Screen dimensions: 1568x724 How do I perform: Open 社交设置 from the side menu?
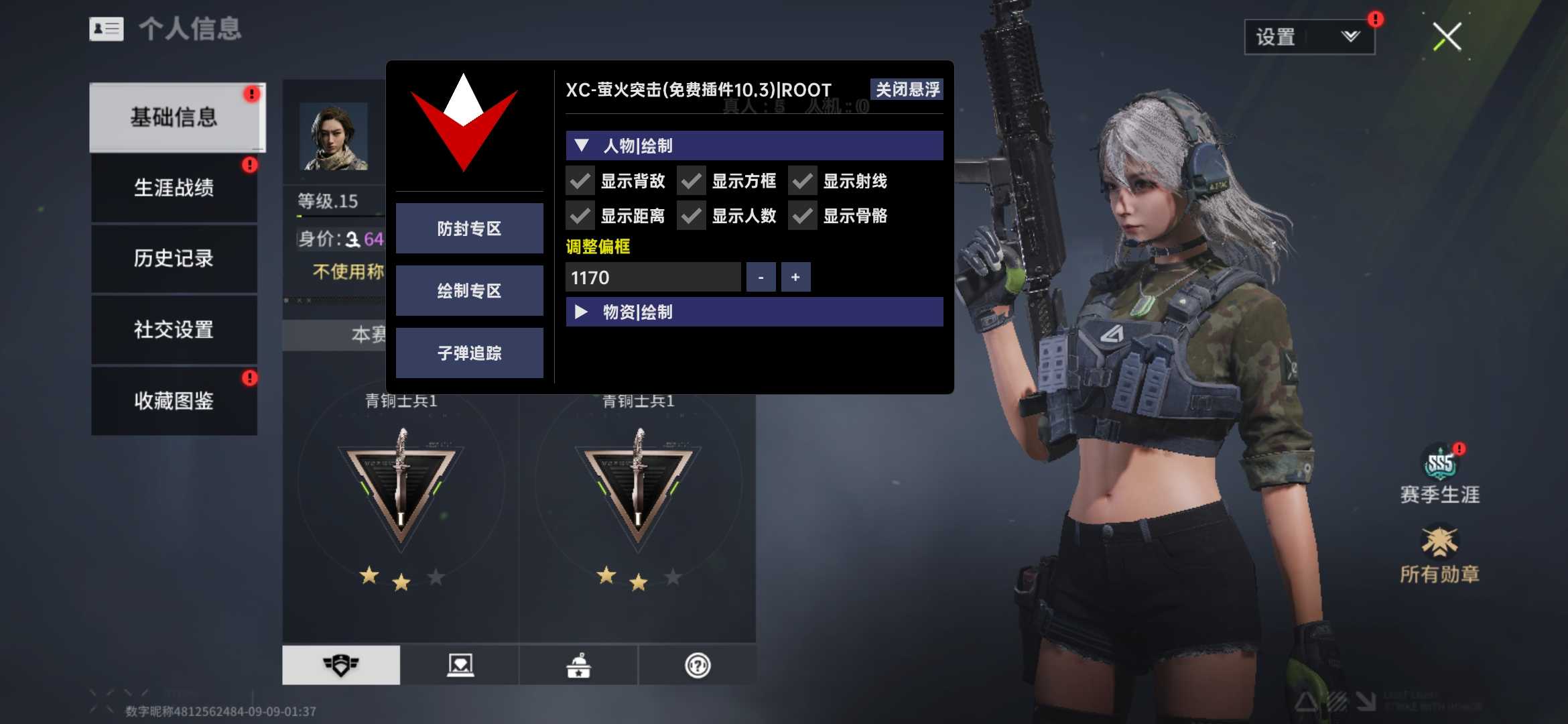pos(174,330)
